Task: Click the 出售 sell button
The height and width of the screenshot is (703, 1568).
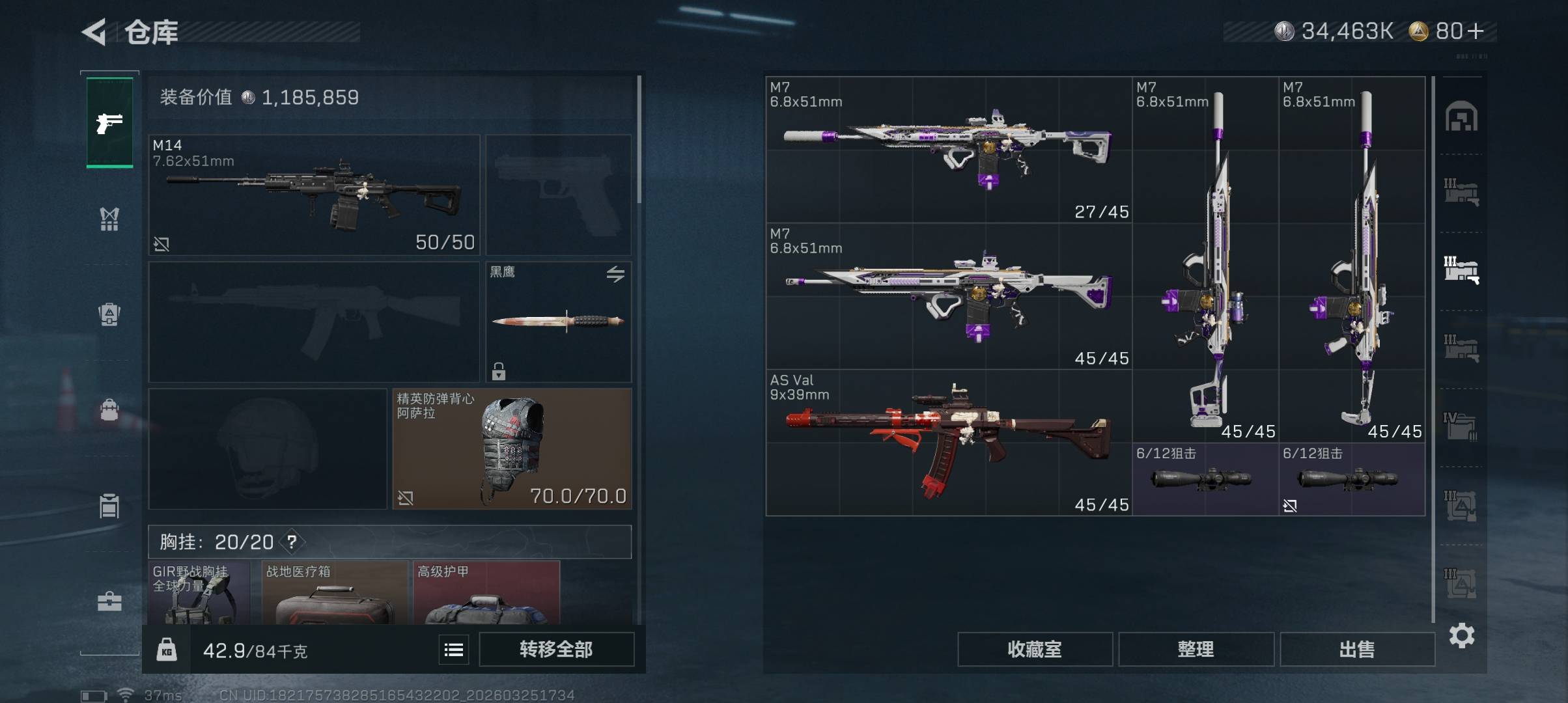Action: pyautogui.click(x=1357, y=649)
